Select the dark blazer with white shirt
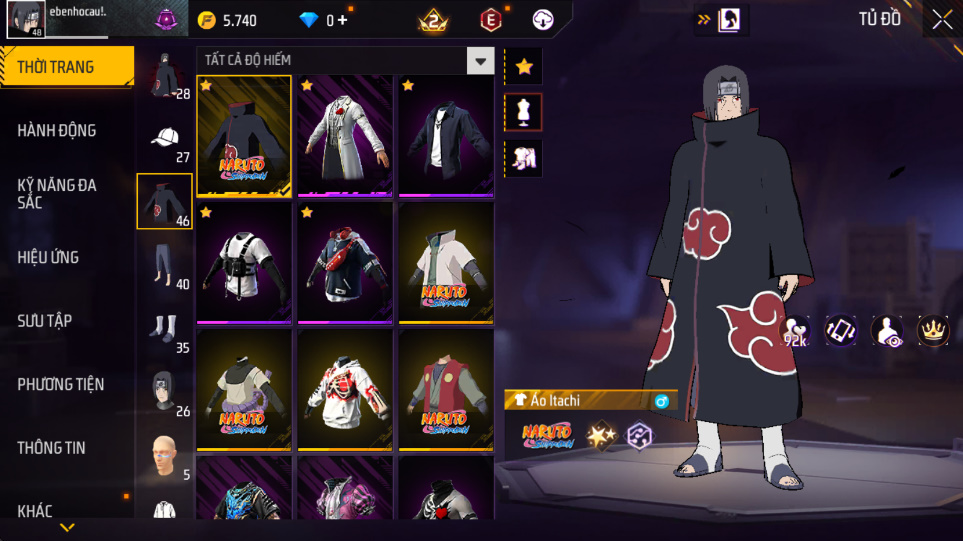Image resolution: width=963 pixels, height=541 pixels. pos(445,135)
